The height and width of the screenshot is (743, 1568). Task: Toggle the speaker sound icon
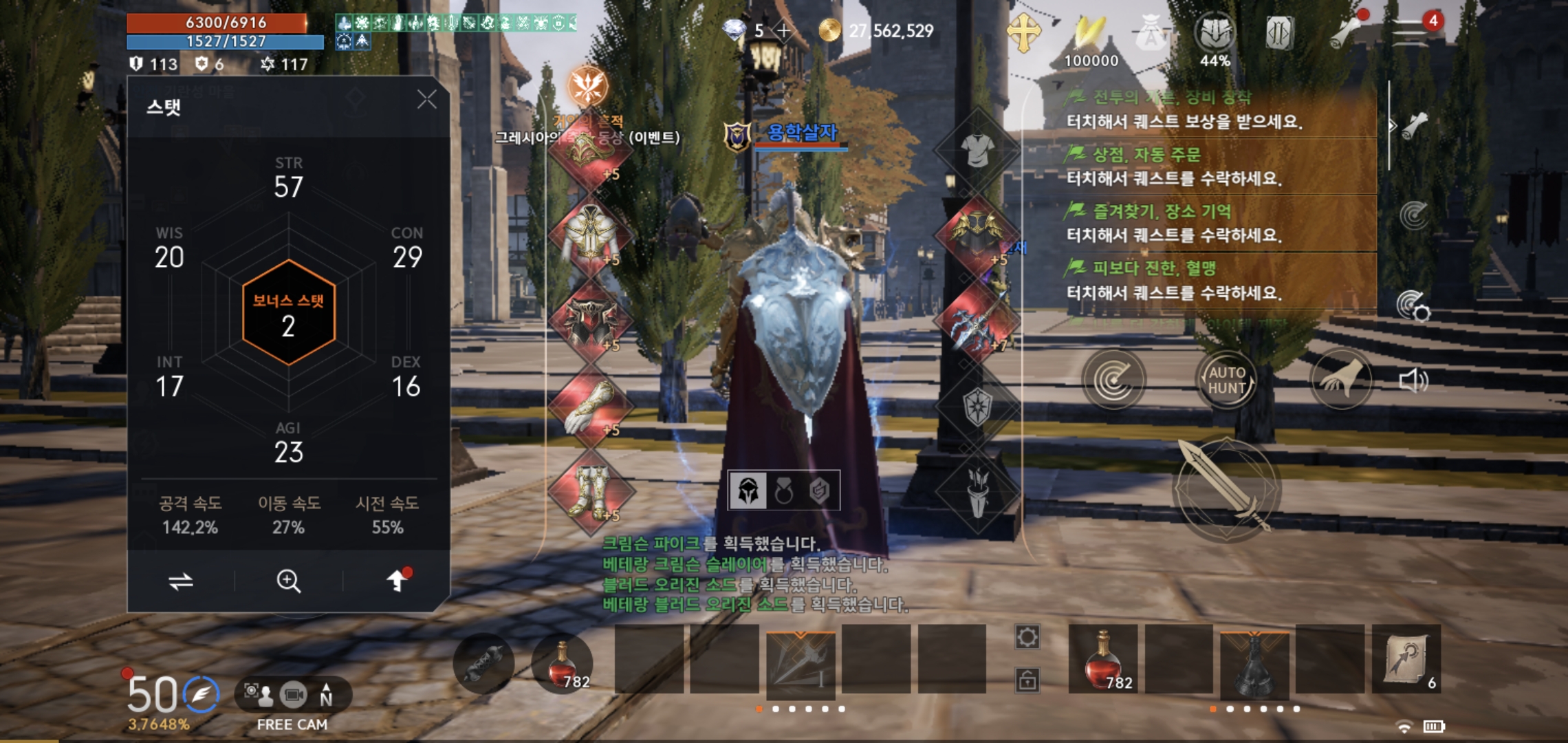point(1413,380)
